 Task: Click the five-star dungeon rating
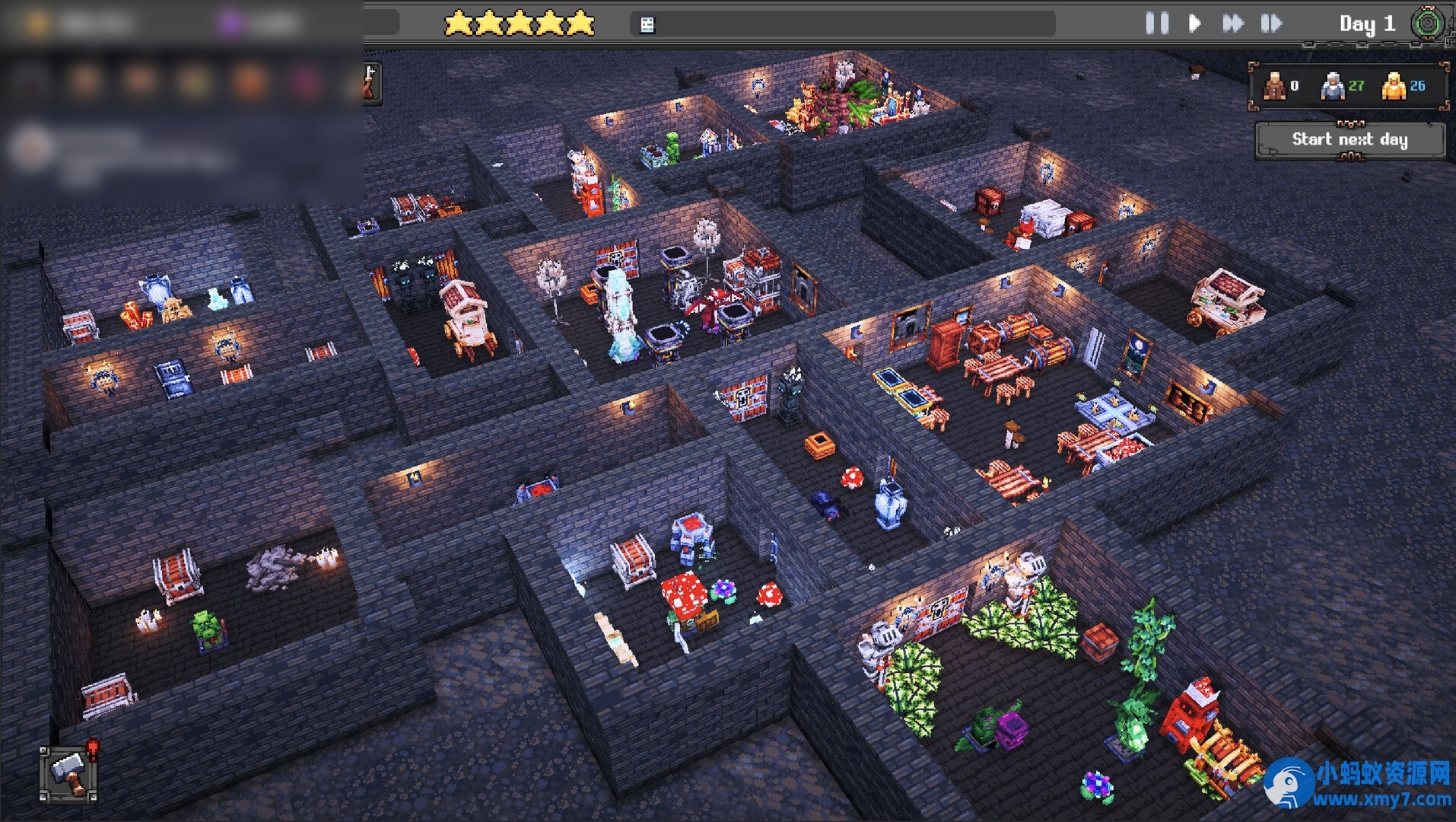[520, 24]
